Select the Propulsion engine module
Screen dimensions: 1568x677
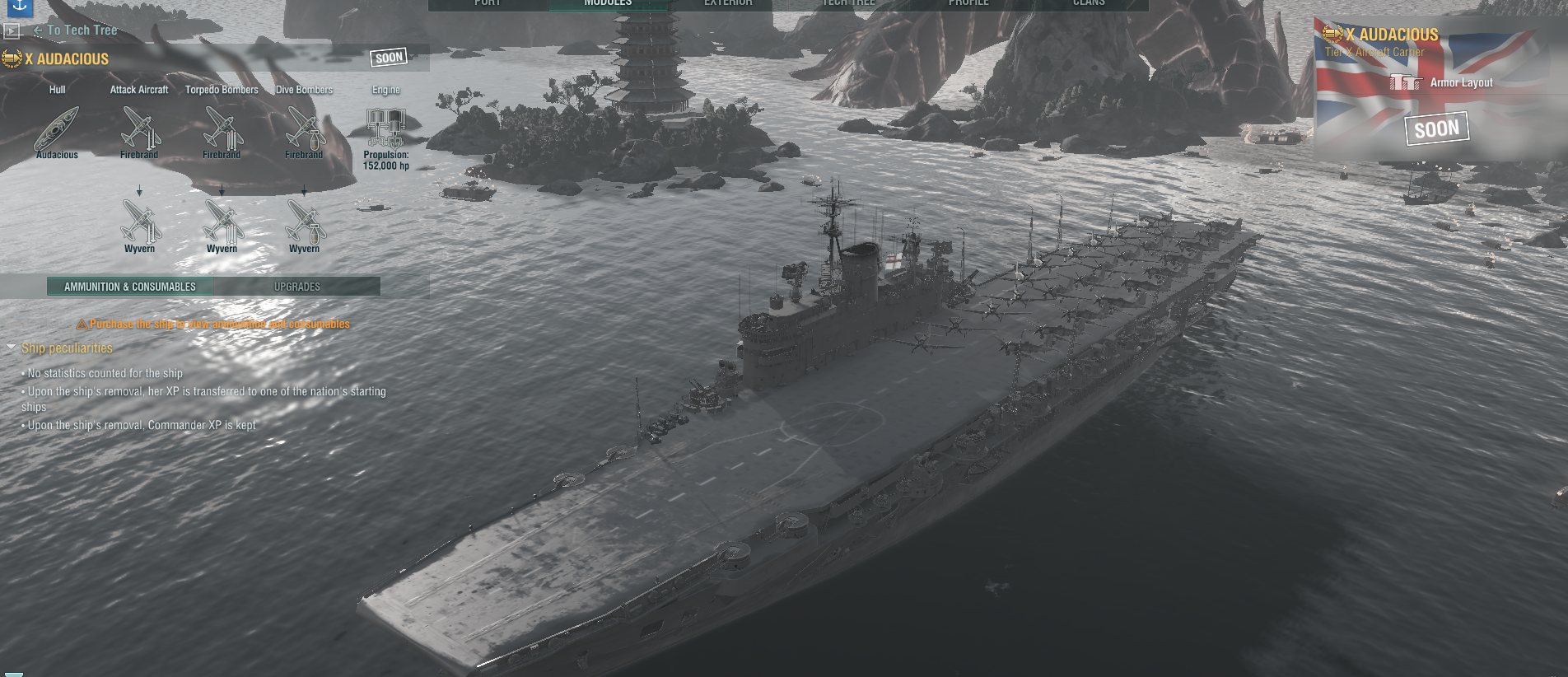click(385, 132)
